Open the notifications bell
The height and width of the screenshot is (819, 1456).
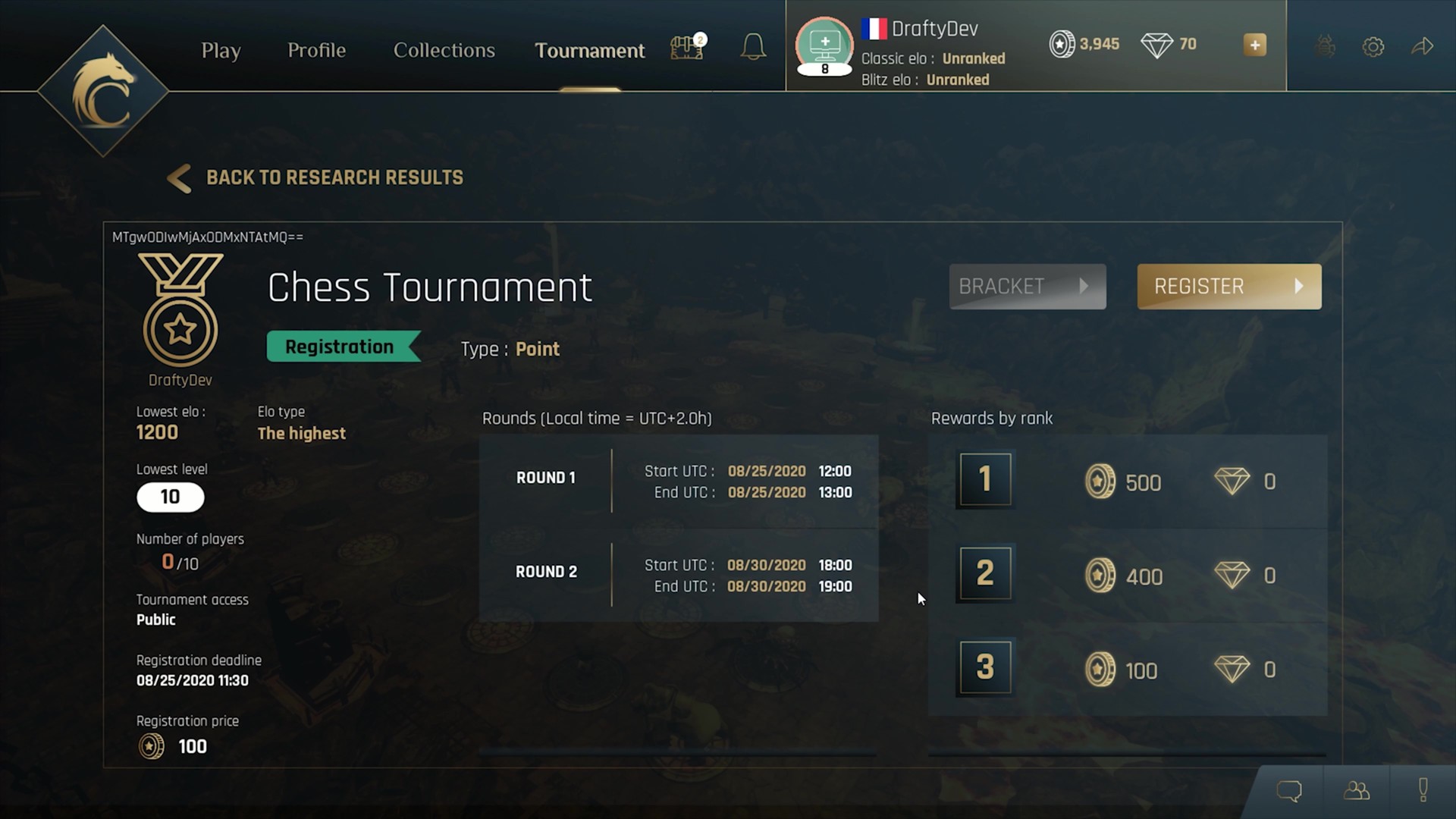[753, 46]
